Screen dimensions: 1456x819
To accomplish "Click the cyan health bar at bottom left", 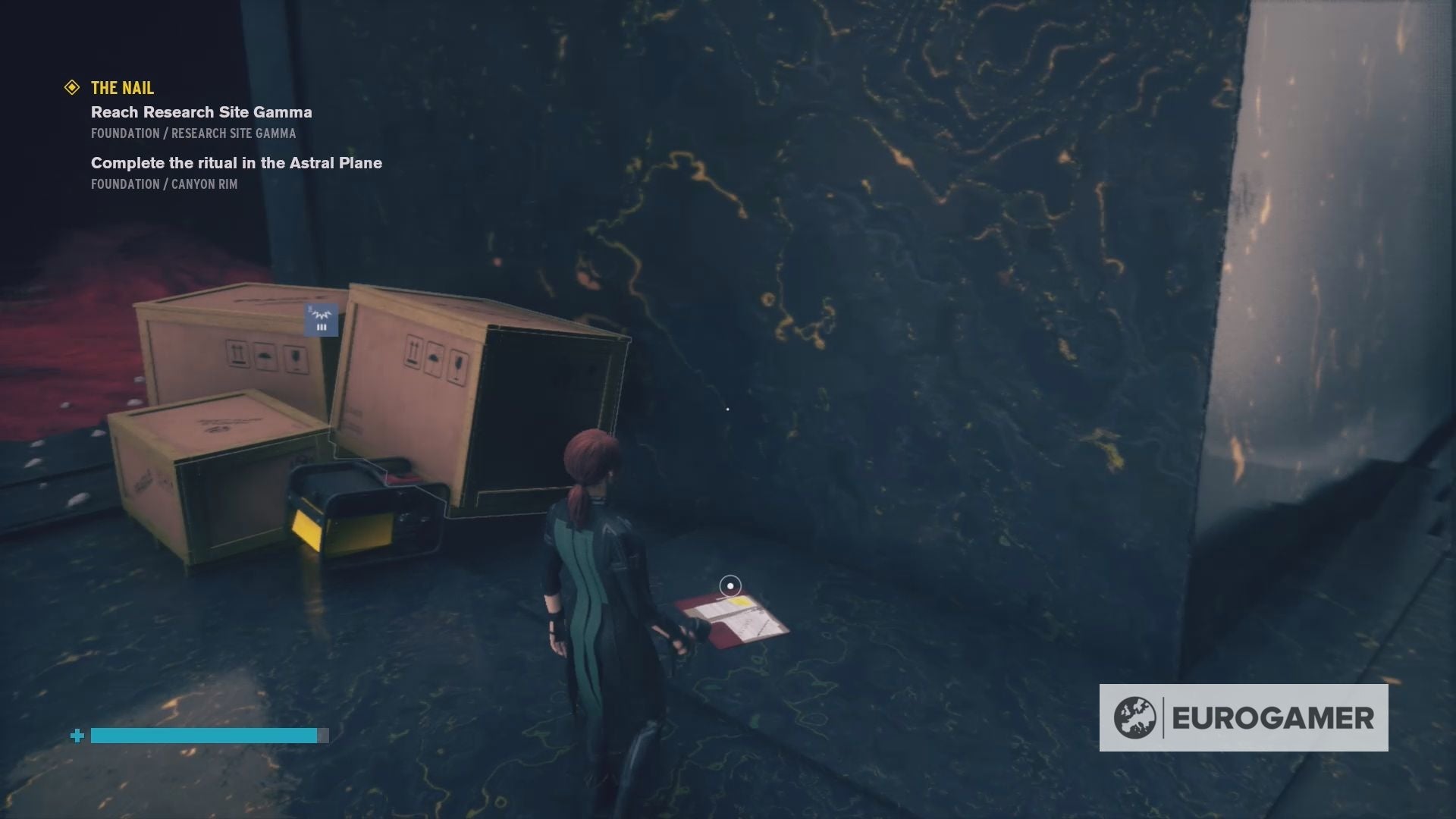I will pos(202,736).
